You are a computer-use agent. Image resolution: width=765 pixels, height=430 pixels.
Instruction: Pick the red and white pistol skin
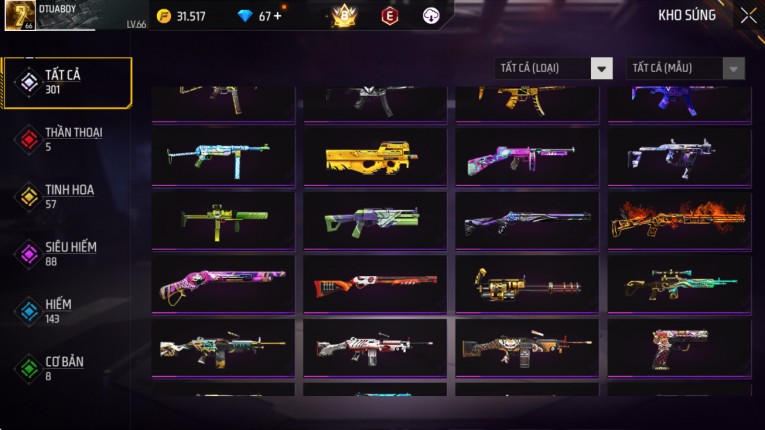(x=679, y=347)
